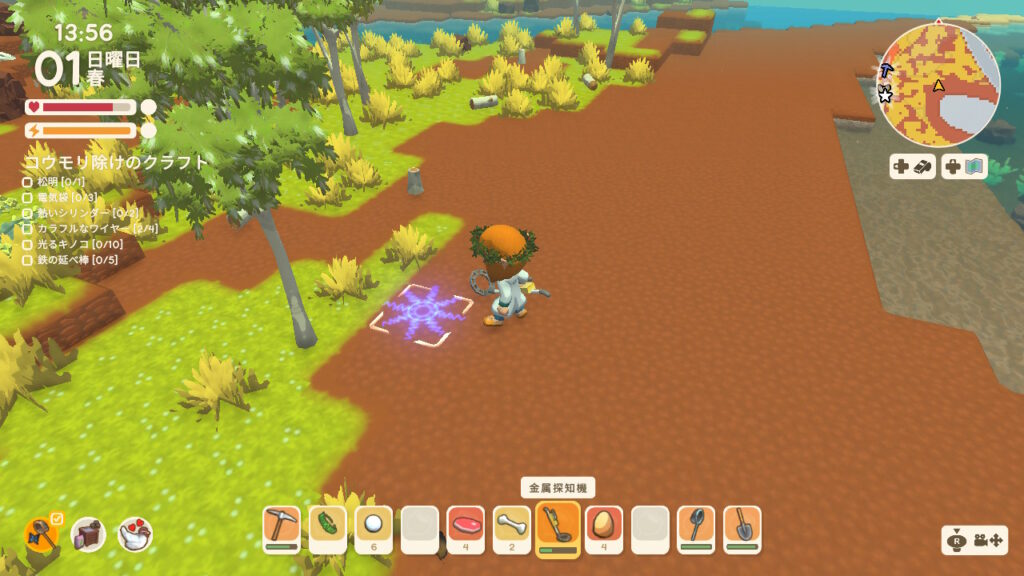Toggle the 光るキノコ objective checkbox
This screenshot has height=576, width=1024.
click(28, 244)
